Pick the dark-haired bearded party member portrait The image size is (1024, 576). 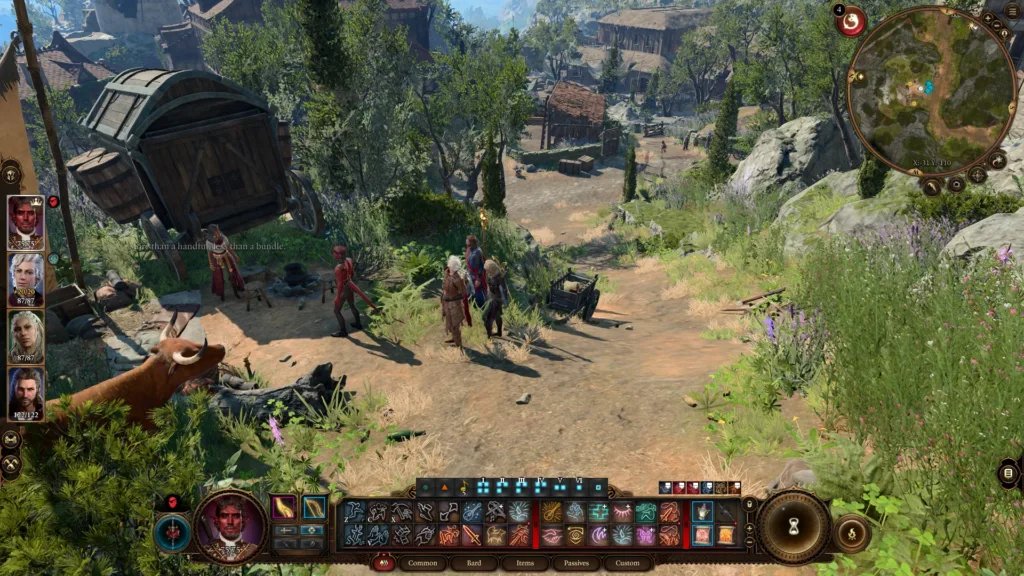26,394
